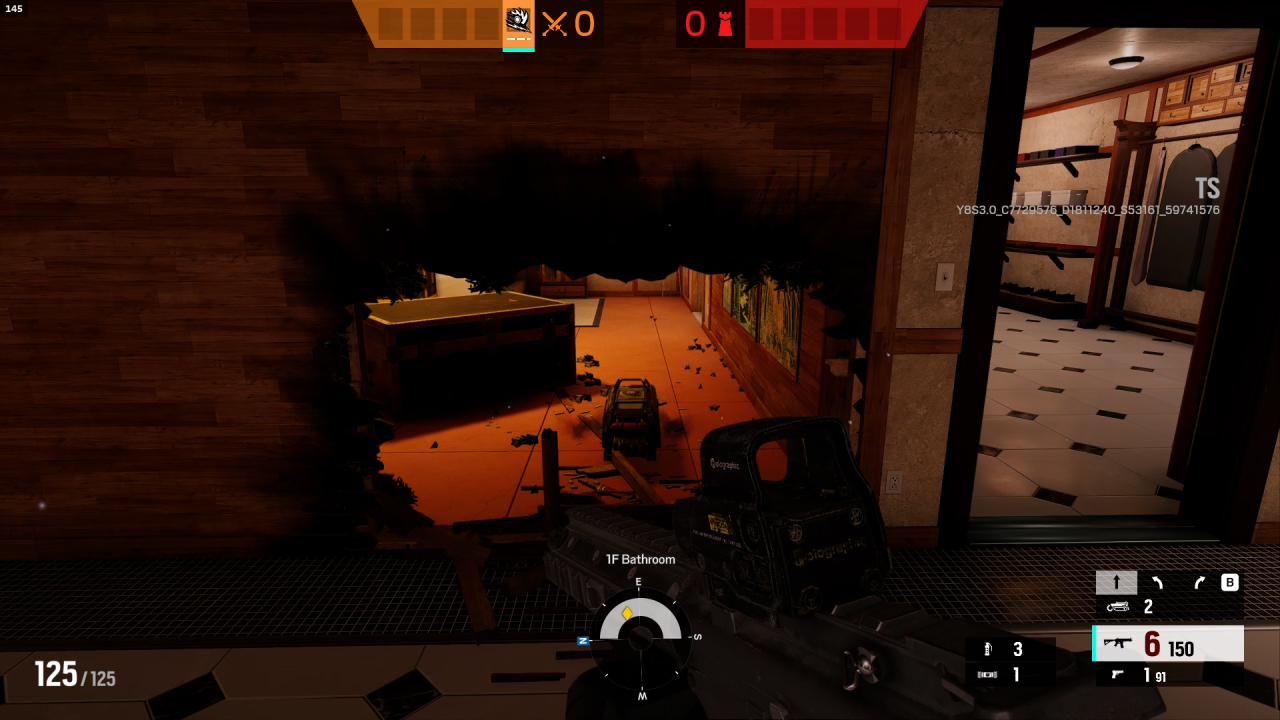Toggle the lean-left arrow indicator
This screenshot has height=720, width=1280.
point(1155,581)
